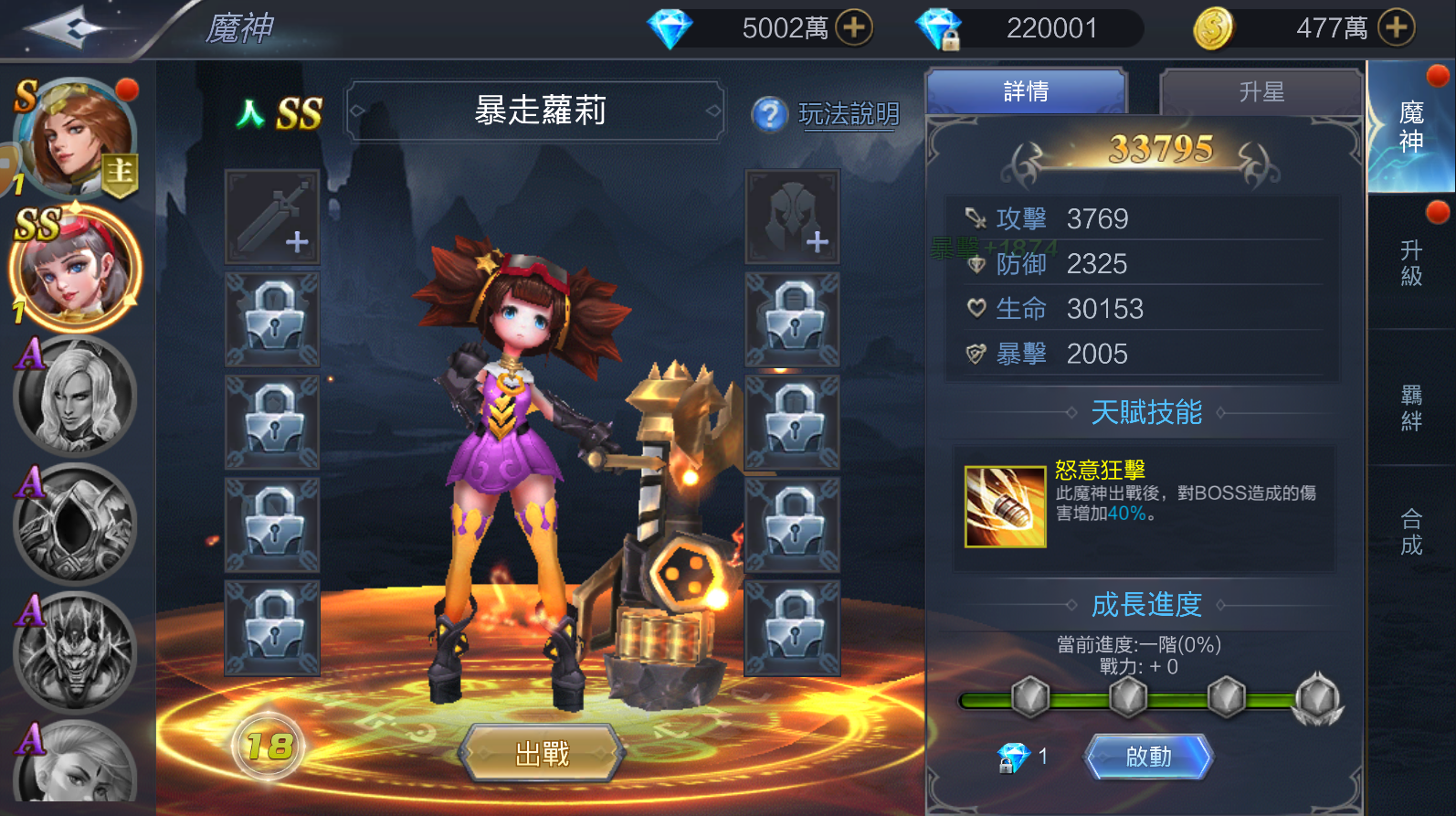Select the A-rank long-haired man portrait
Screen dimensions: 1456x816
click(75, 397)
